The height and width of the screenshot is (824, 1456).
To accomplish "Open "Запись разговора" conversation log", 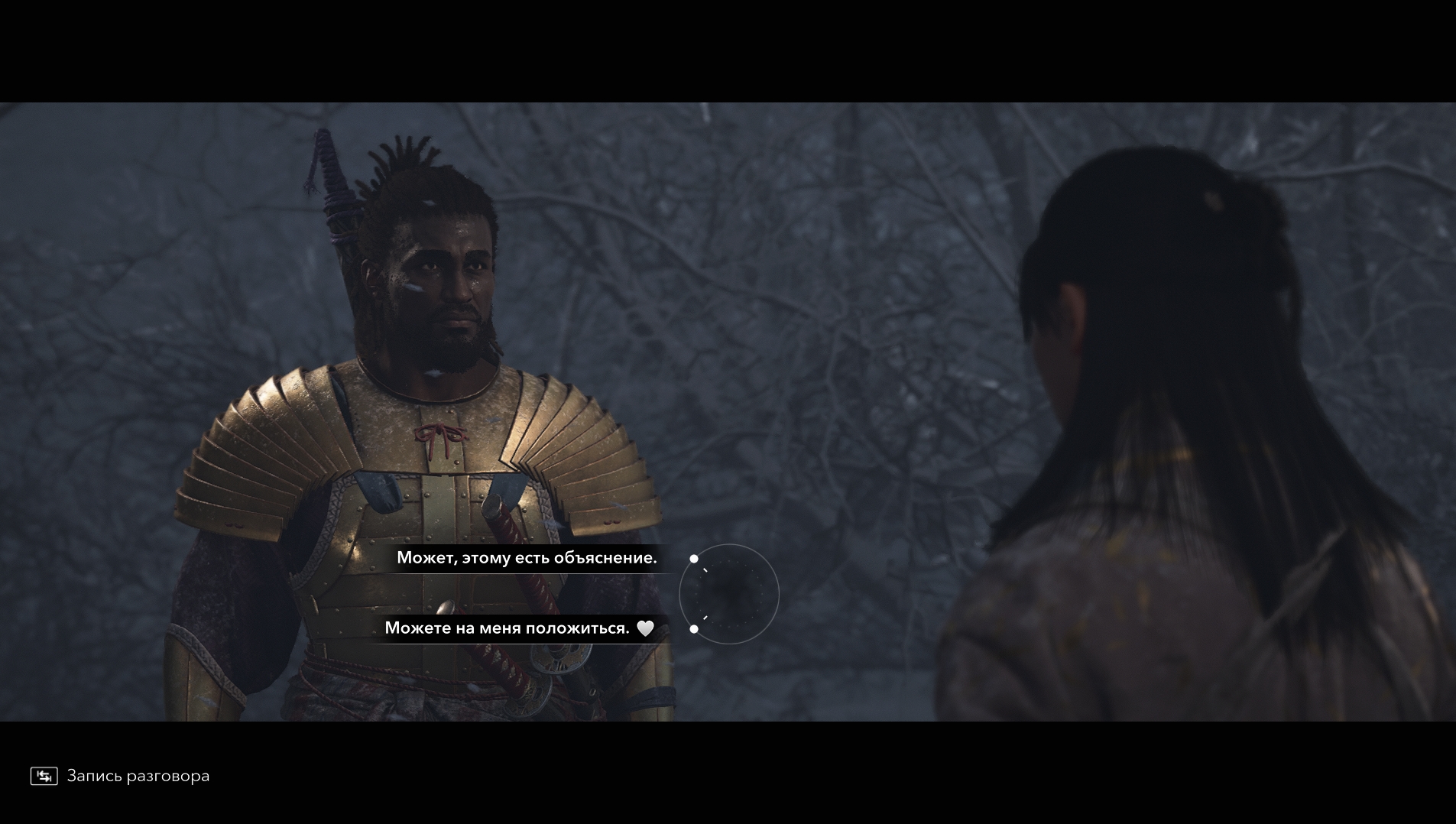I will coord(120,776).
